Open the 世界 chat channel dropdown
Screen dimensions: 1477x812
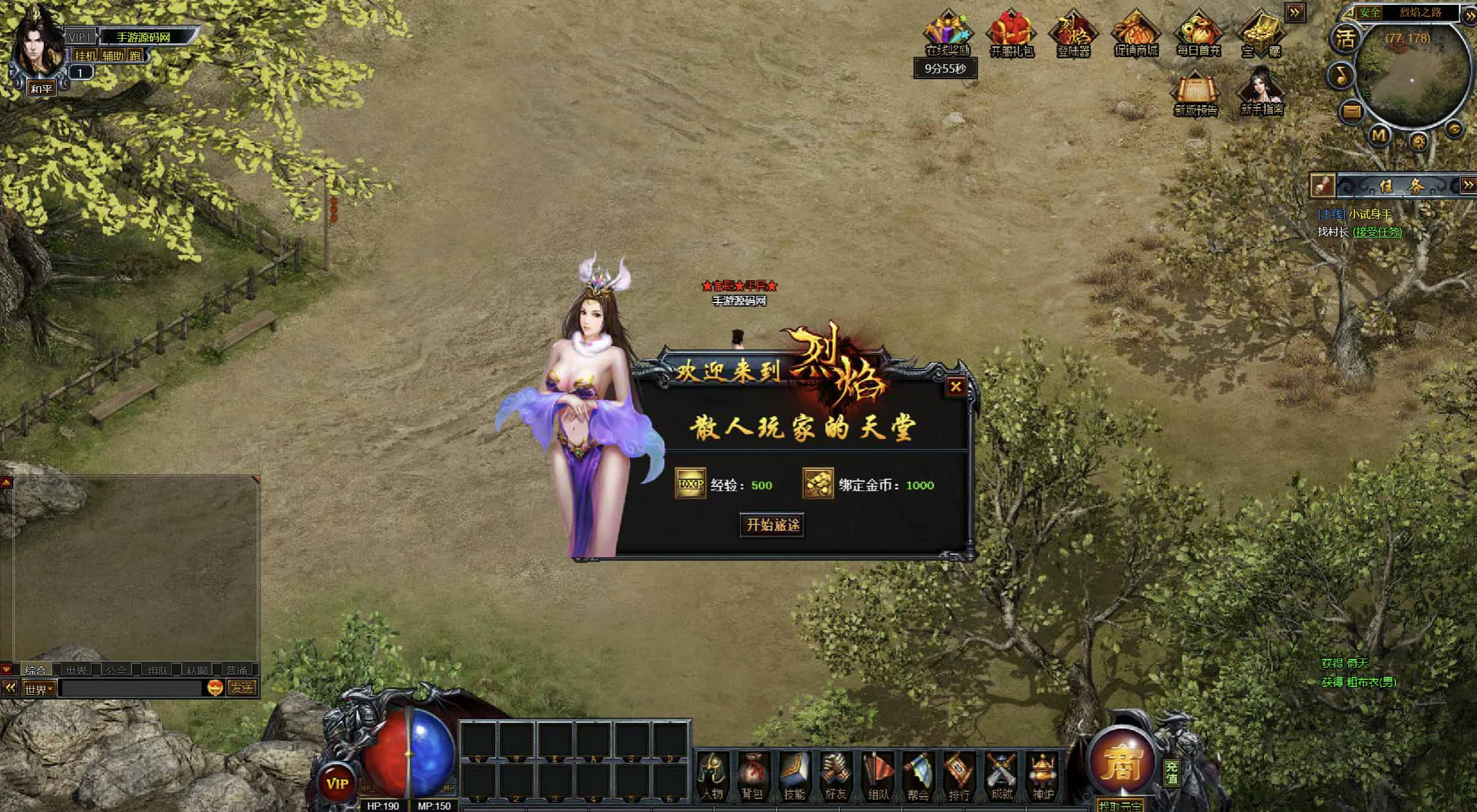39,689
